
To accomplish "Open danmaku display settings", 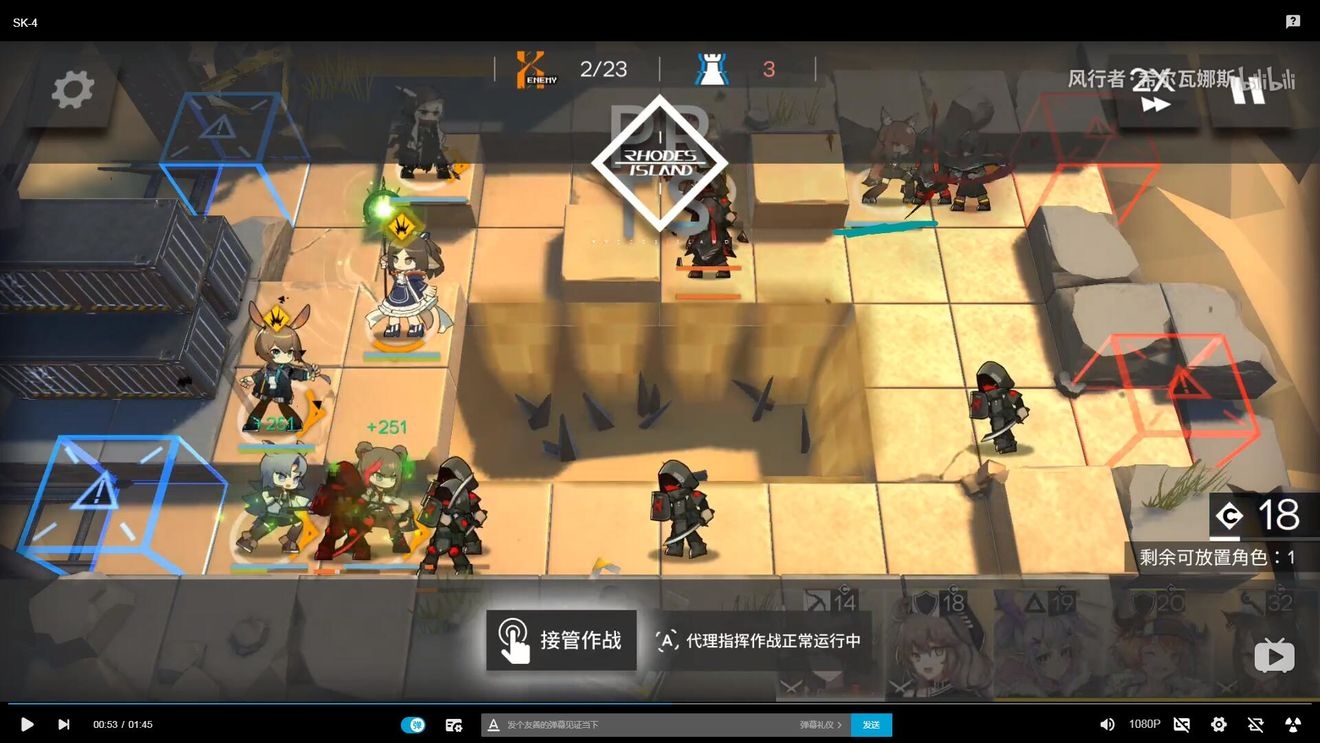I will tap(454, 724).
